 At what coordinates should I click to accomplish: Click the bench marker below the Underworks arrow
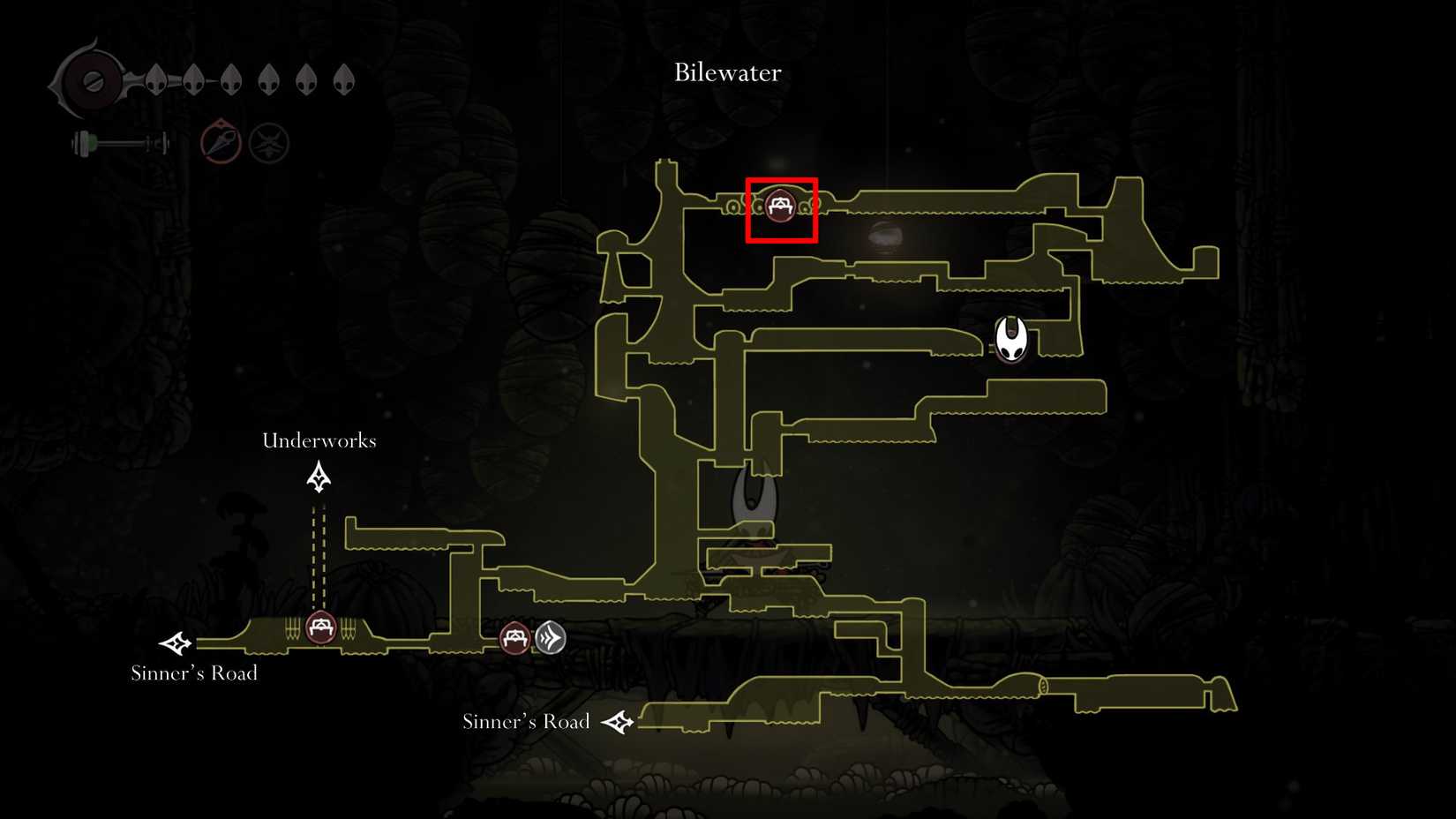[319, 627]
